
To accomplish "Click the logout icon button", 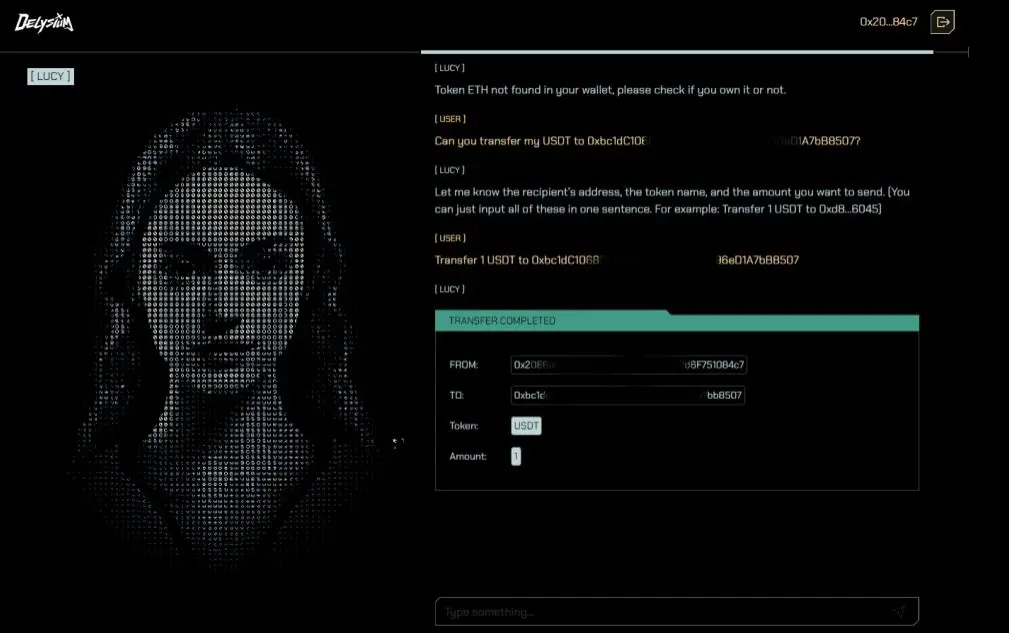I will 942,22.
